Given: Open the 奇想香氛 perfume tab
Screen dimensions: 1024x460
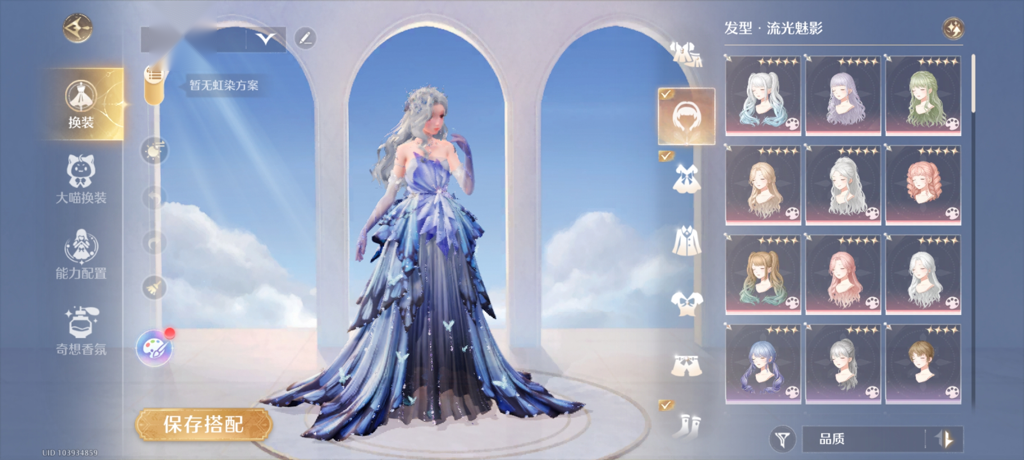Looking at the screenshot, I should (x=81, y=331).
